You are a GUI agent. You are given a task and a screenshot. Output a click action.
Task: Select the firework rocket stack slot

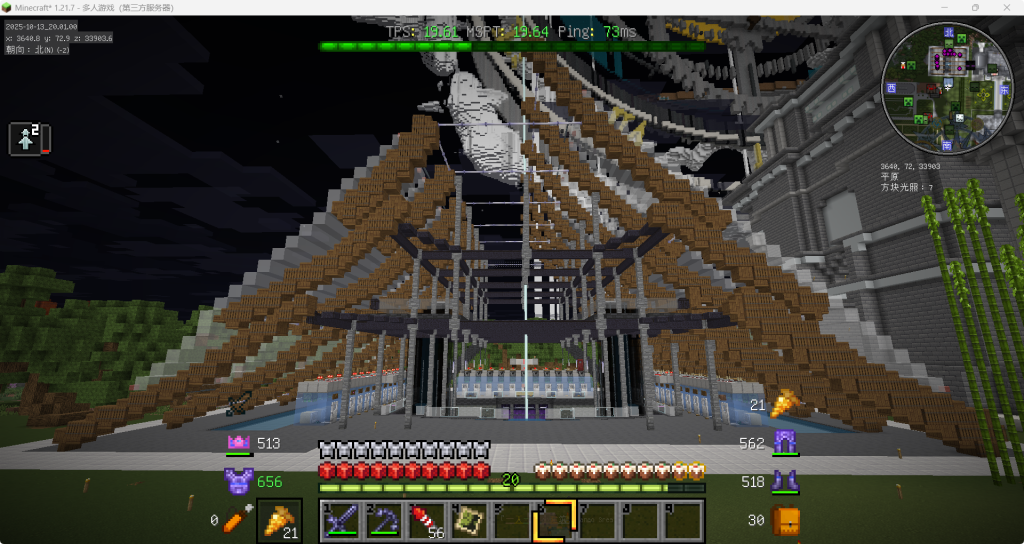pos(426,520)
